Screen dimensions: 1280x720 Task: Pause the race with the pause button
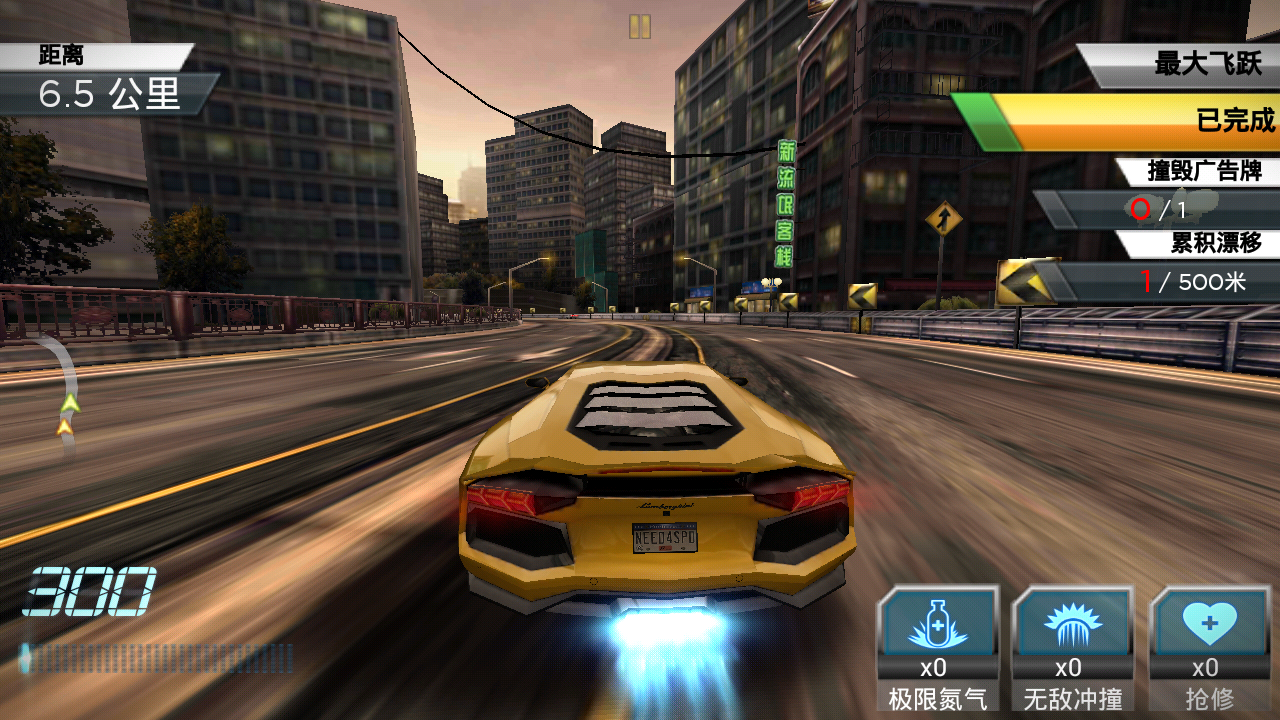tap(640, 27)
